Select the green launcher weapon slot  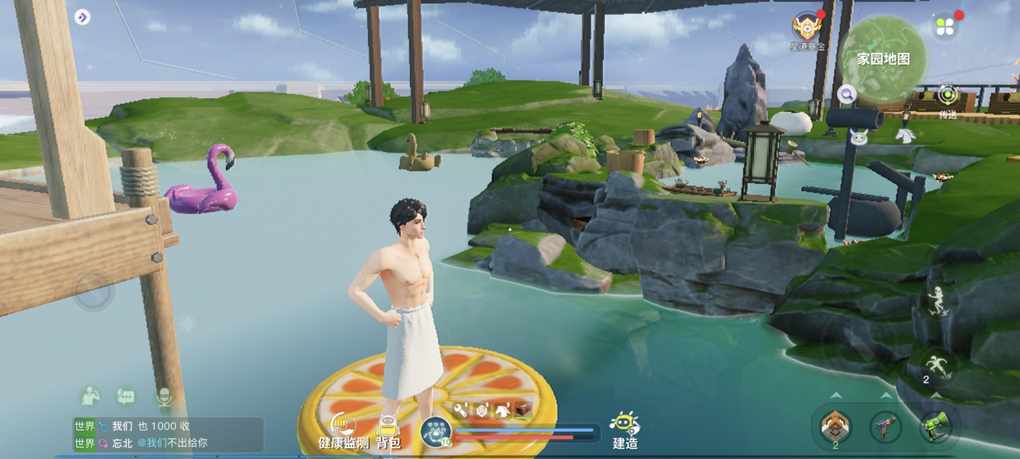tap(935, 427)
